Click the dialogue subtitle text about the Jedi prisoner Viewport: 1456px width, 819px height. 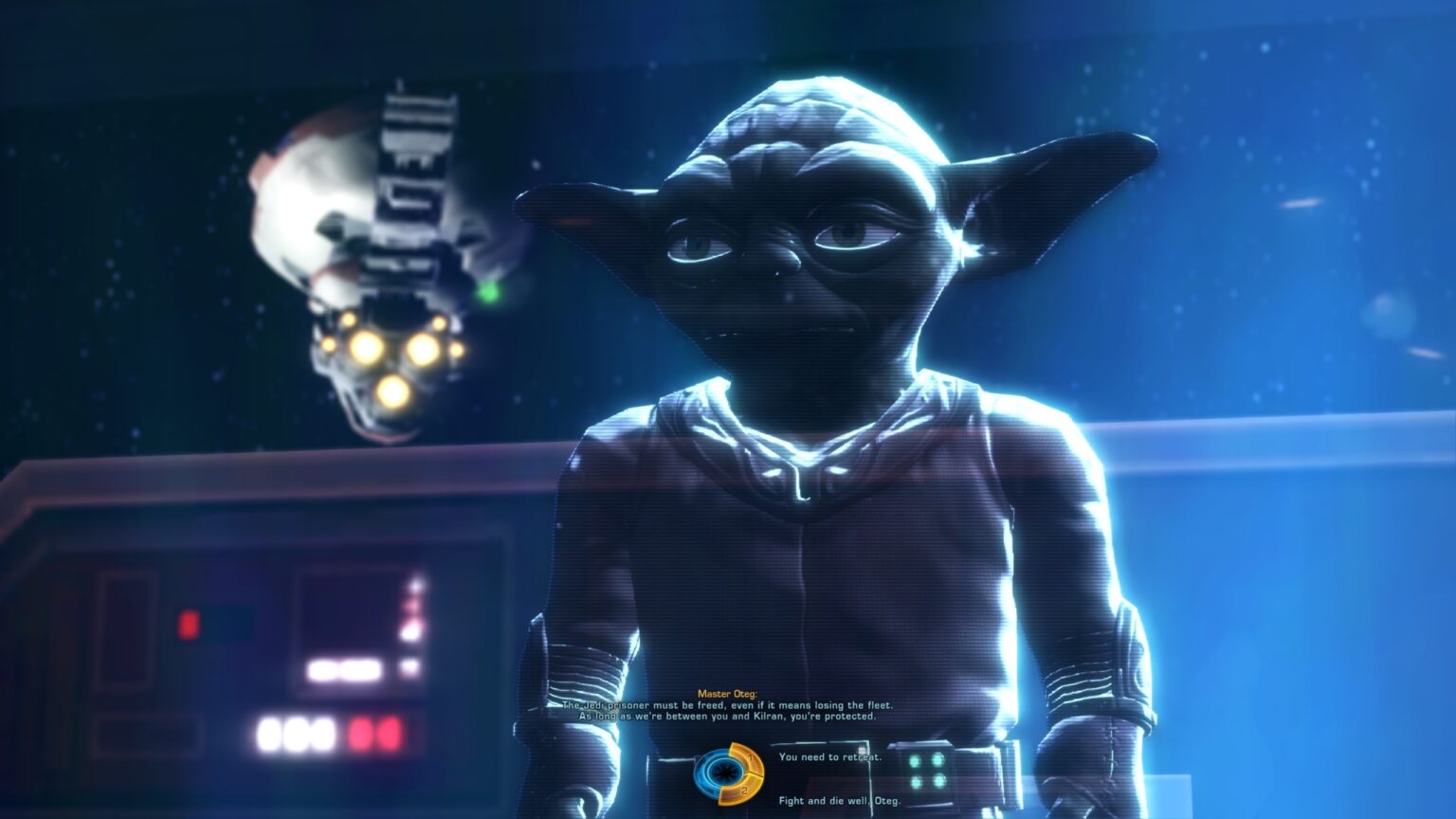coord(730,706)
